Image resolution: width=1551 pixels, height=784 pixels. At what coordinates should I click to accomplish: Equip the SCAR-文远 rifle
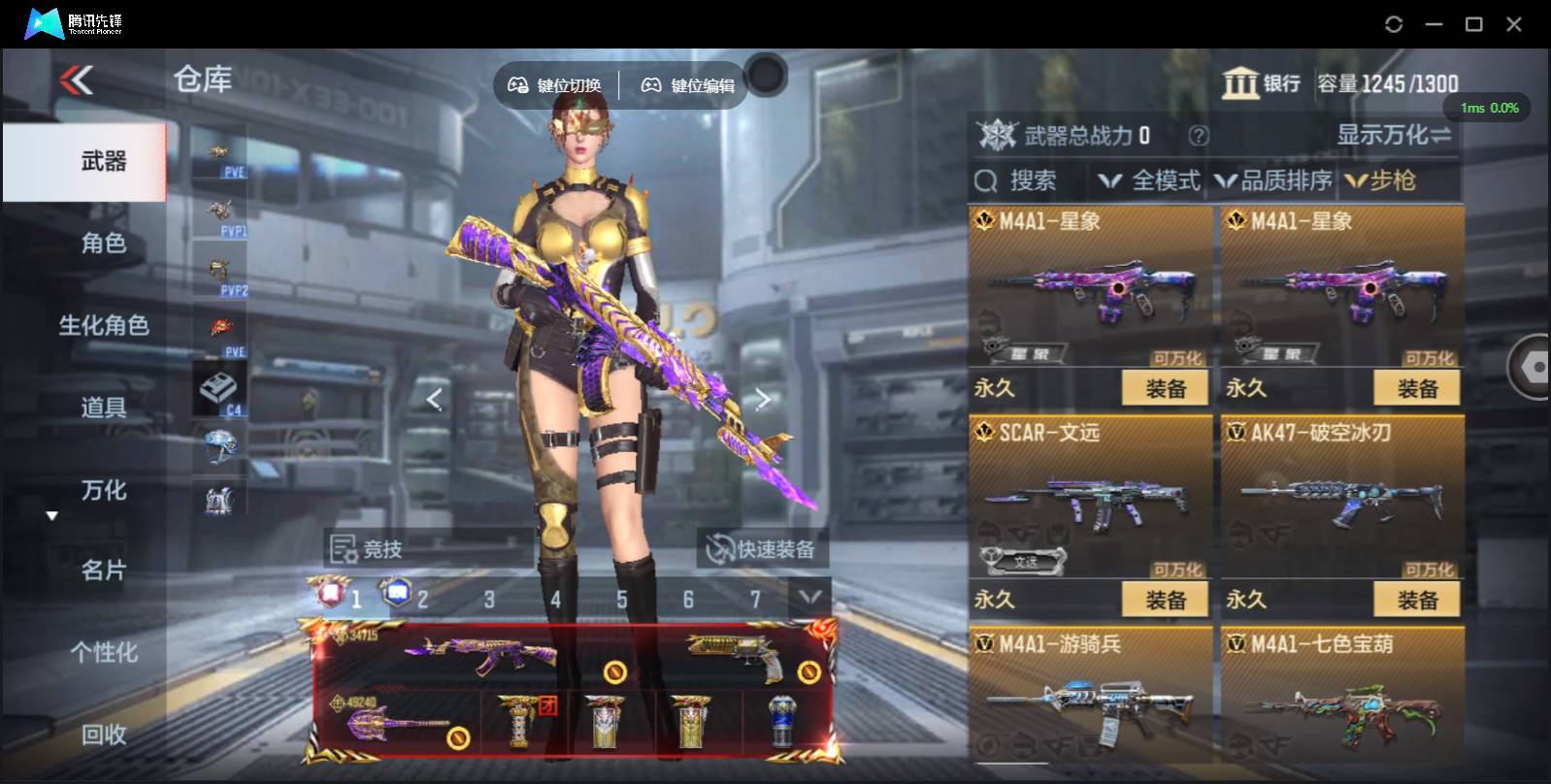pyautogui.click(x=1165, y=600)
